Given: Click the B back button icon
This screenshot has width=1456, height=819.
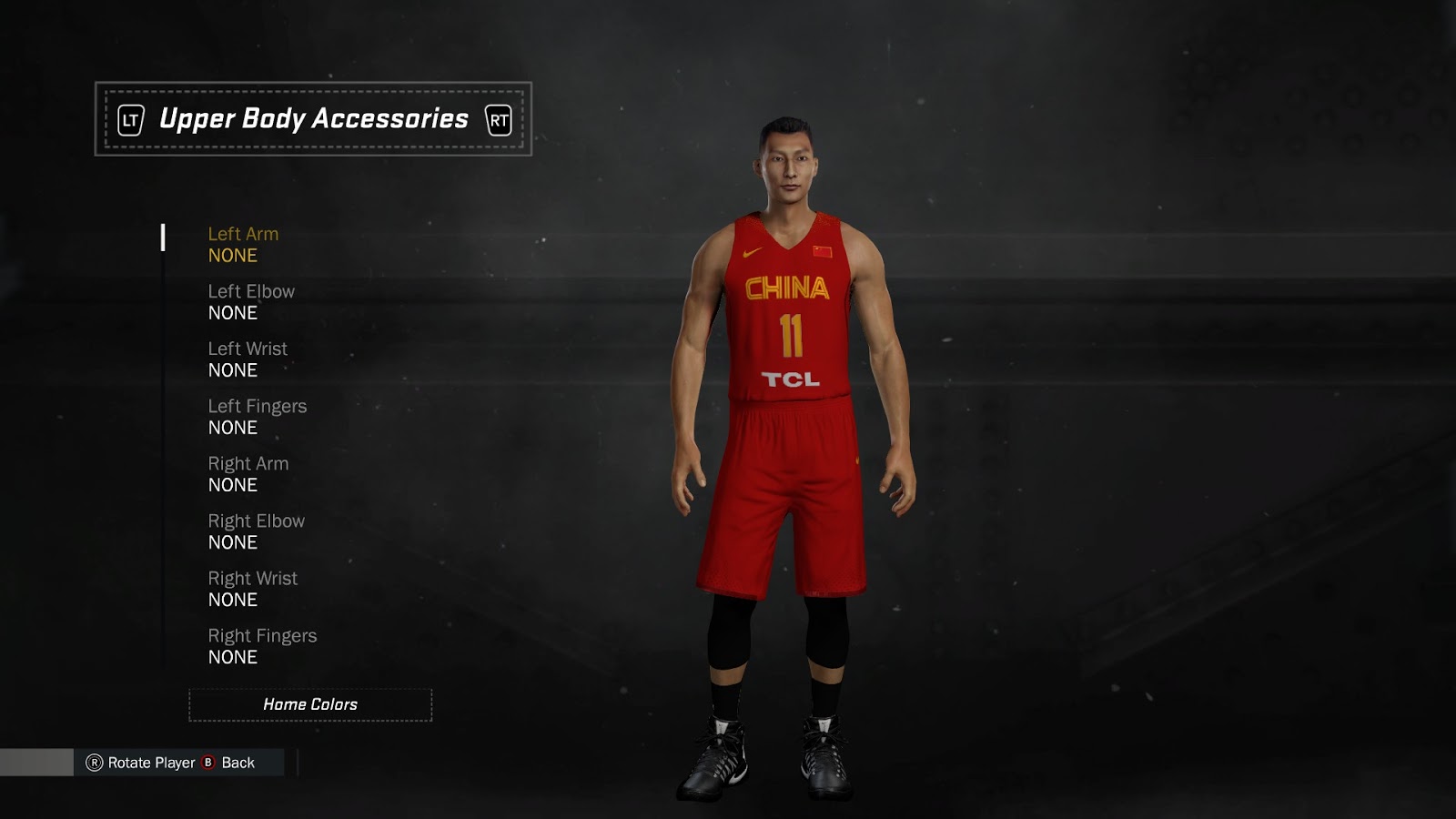Looking at the screenshot, I should (206, 764).
